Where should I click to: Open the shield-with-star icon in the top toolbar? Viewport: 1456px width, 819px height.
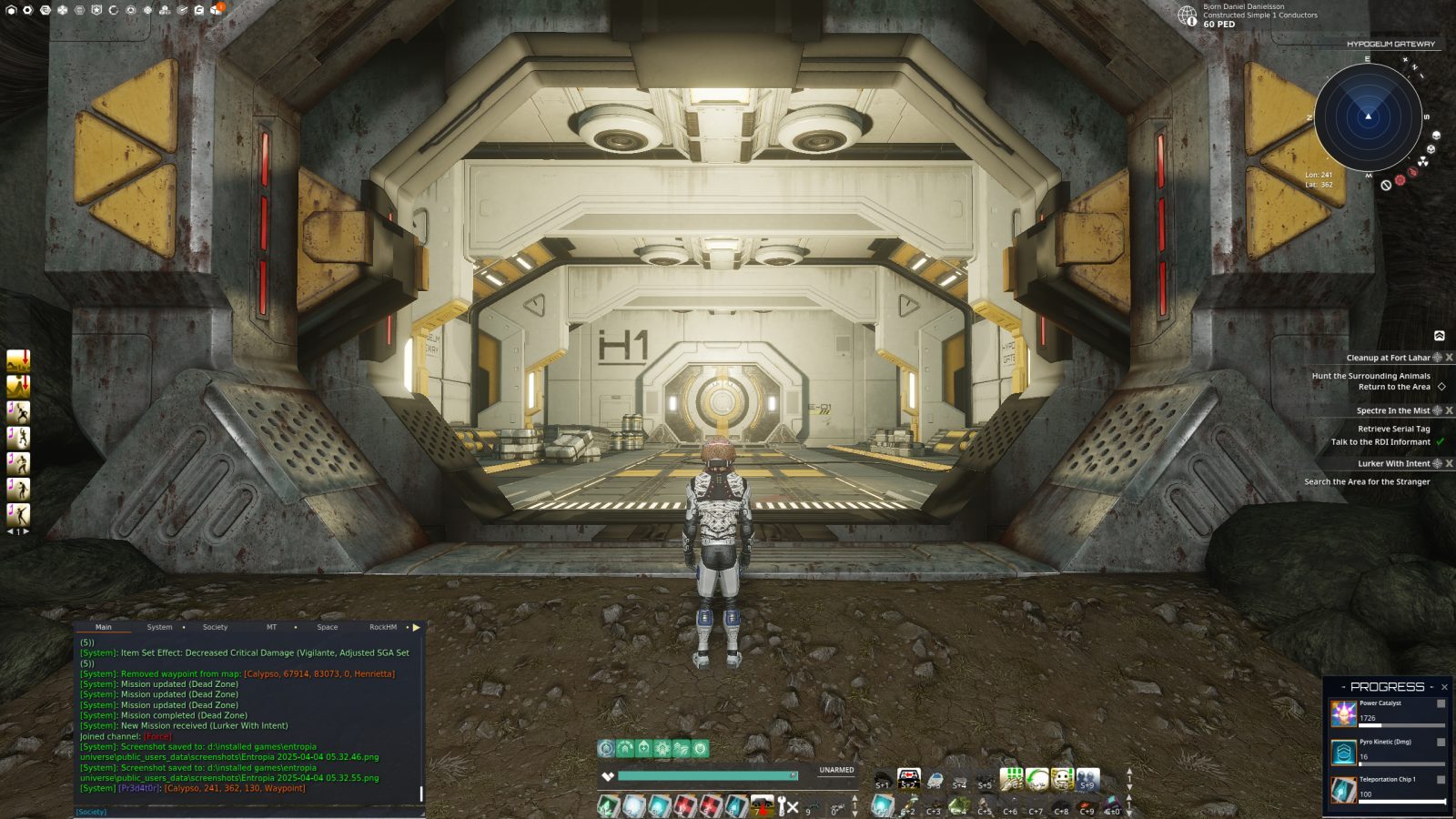pyautogui.click(x=96, y=10)
